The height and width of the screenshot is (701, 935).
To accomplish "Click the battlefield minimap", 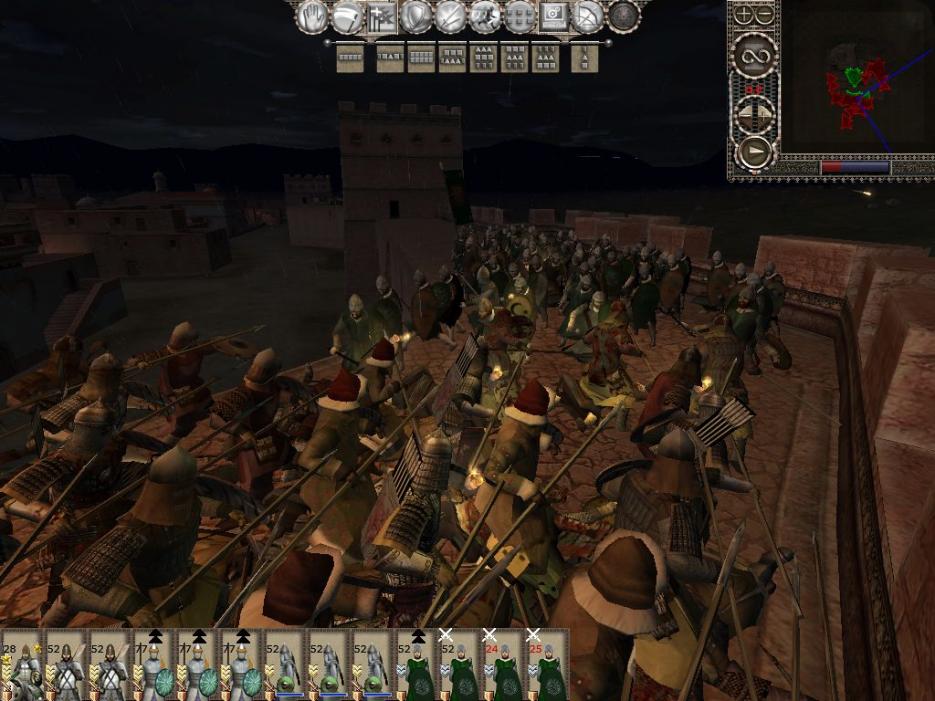I will [x=857, y=85].
